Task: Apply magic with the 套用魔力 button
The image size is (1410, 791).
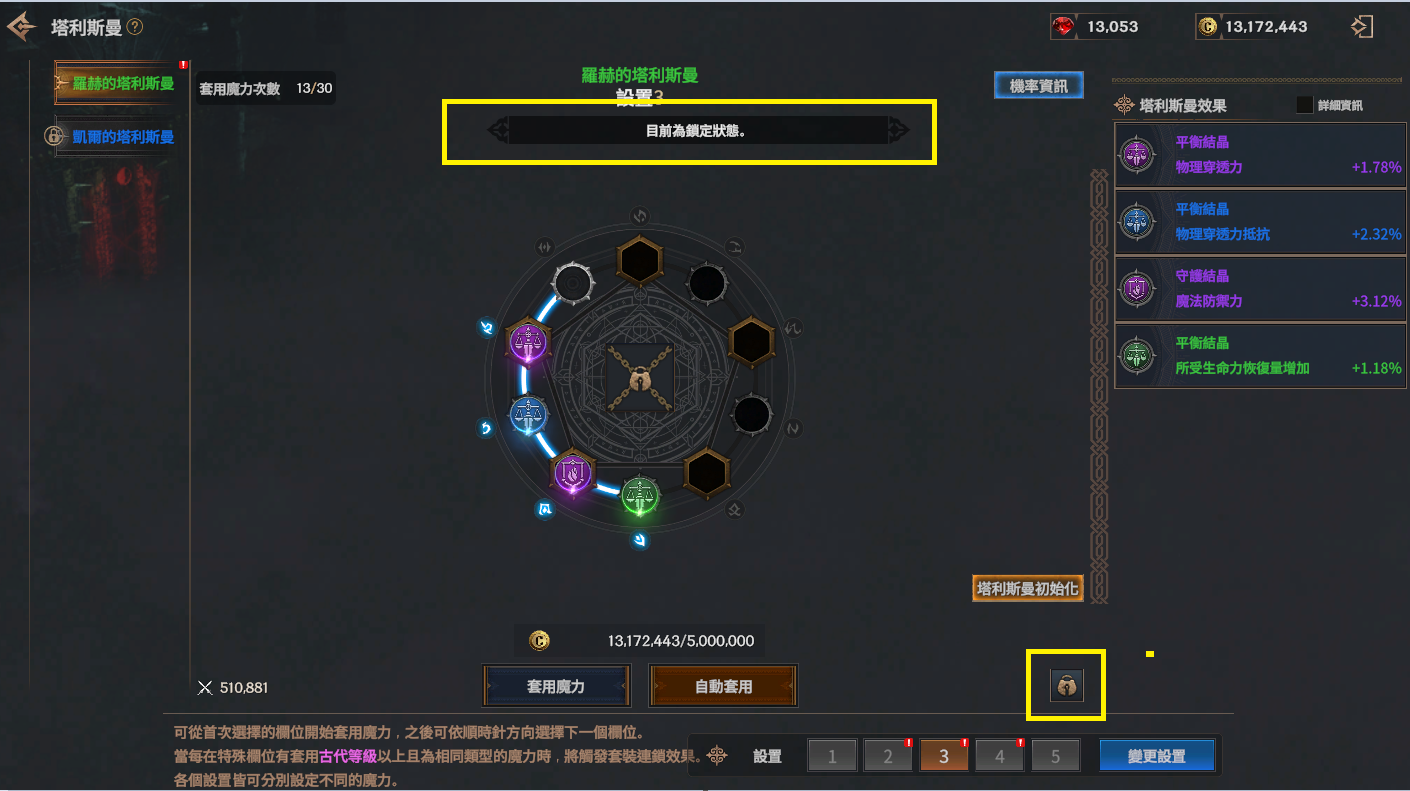Action: coord(556,687)
